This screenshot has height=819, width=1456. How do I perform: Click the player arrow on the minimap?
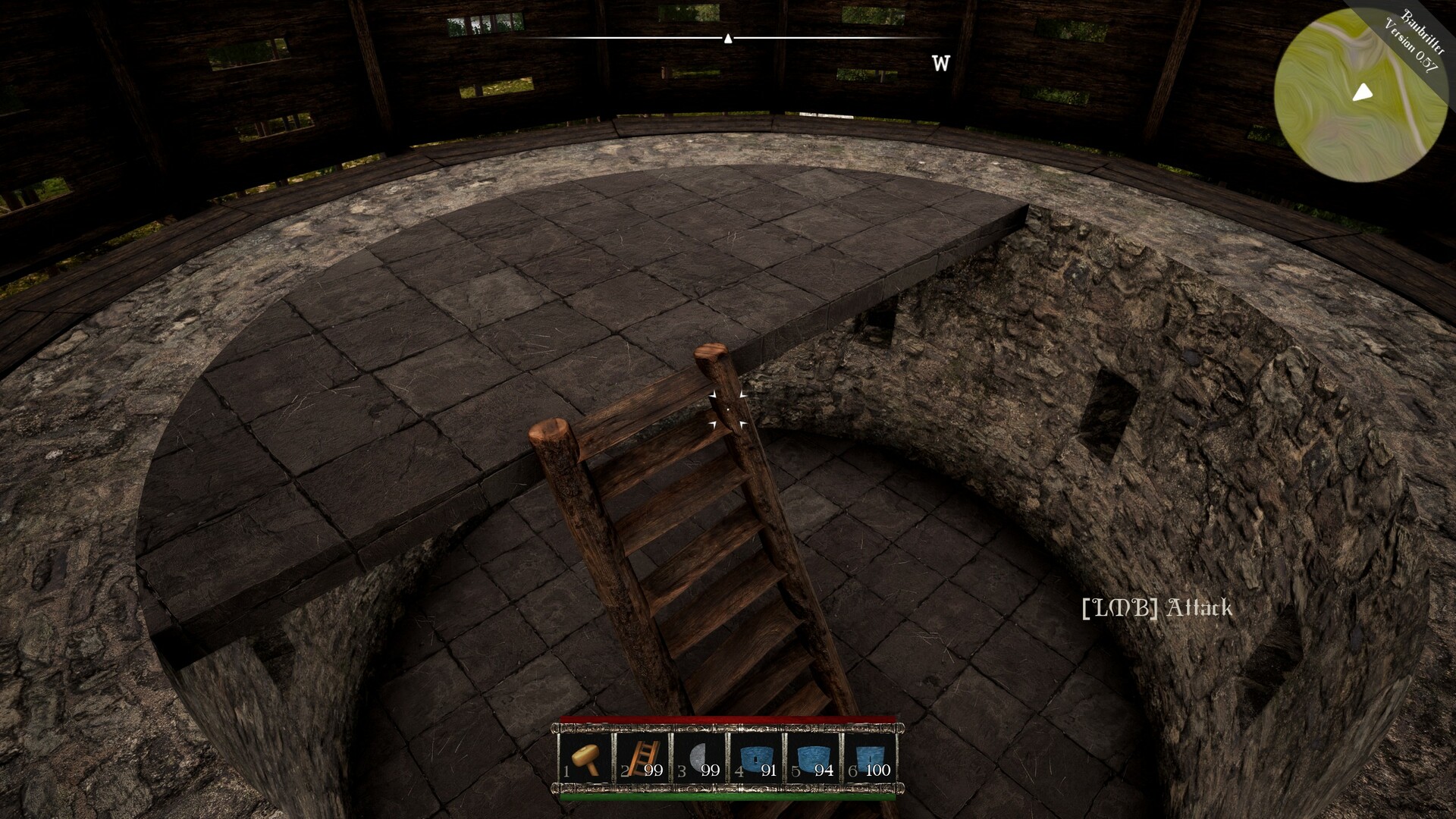point(1363,93)
